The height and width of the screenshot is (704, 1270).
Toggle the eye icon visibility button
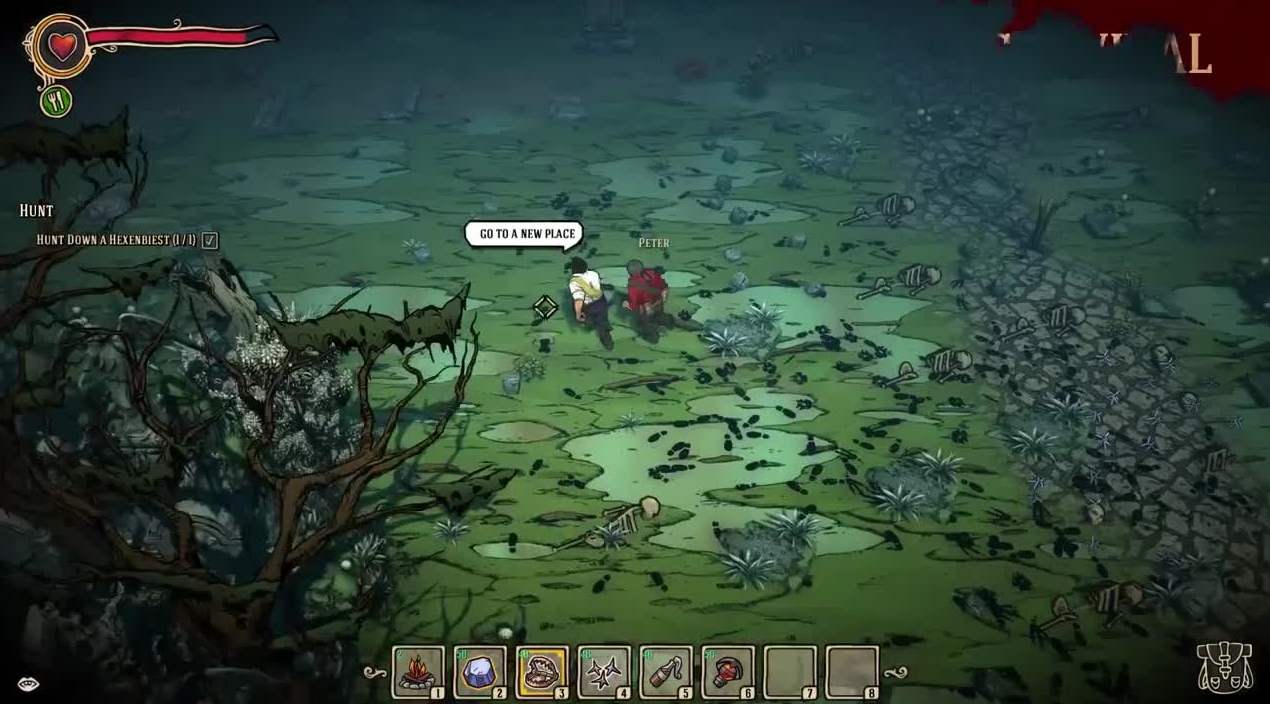point(28,684)
